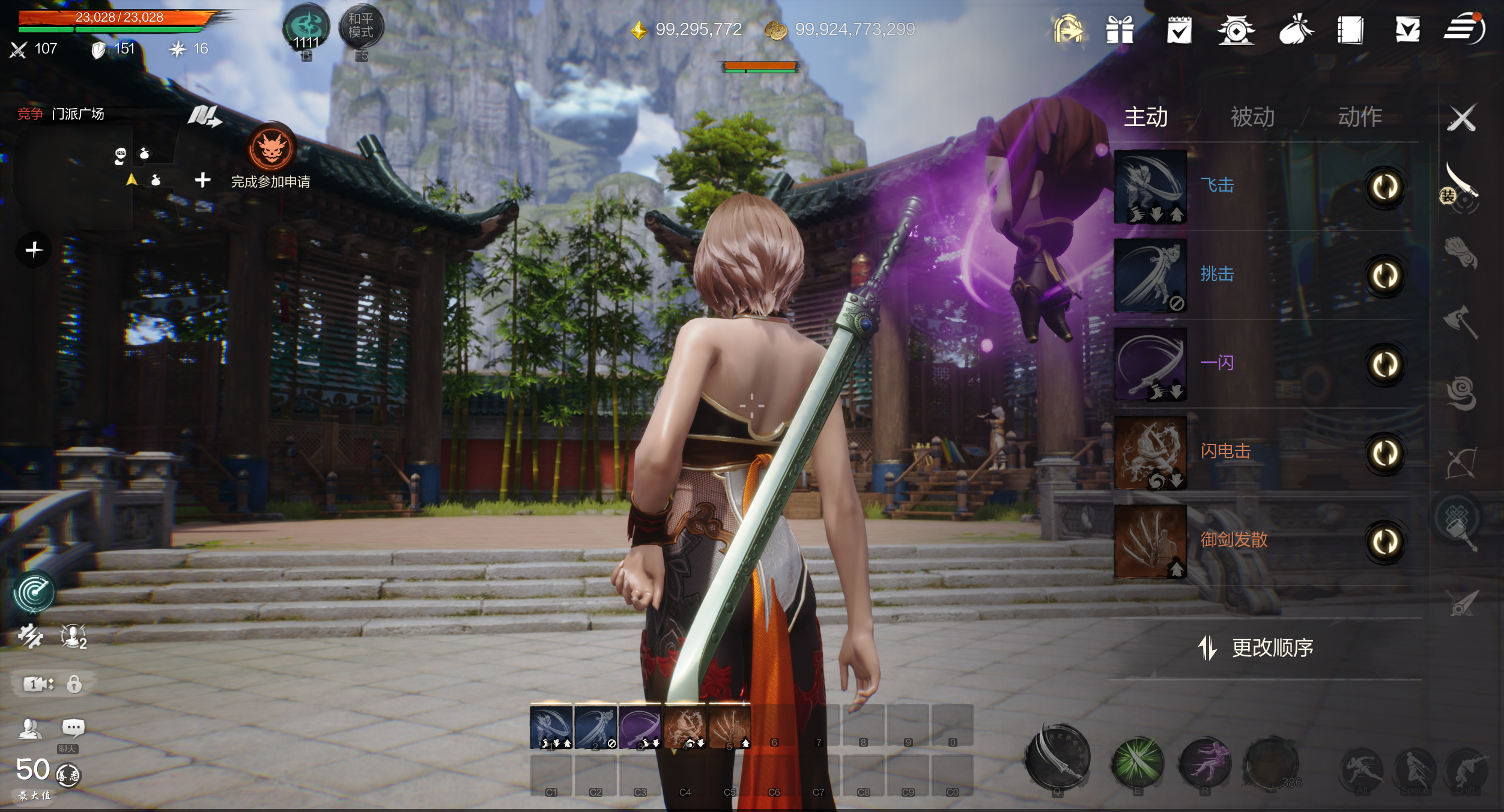Open the gift box icon

point(1120,30)
